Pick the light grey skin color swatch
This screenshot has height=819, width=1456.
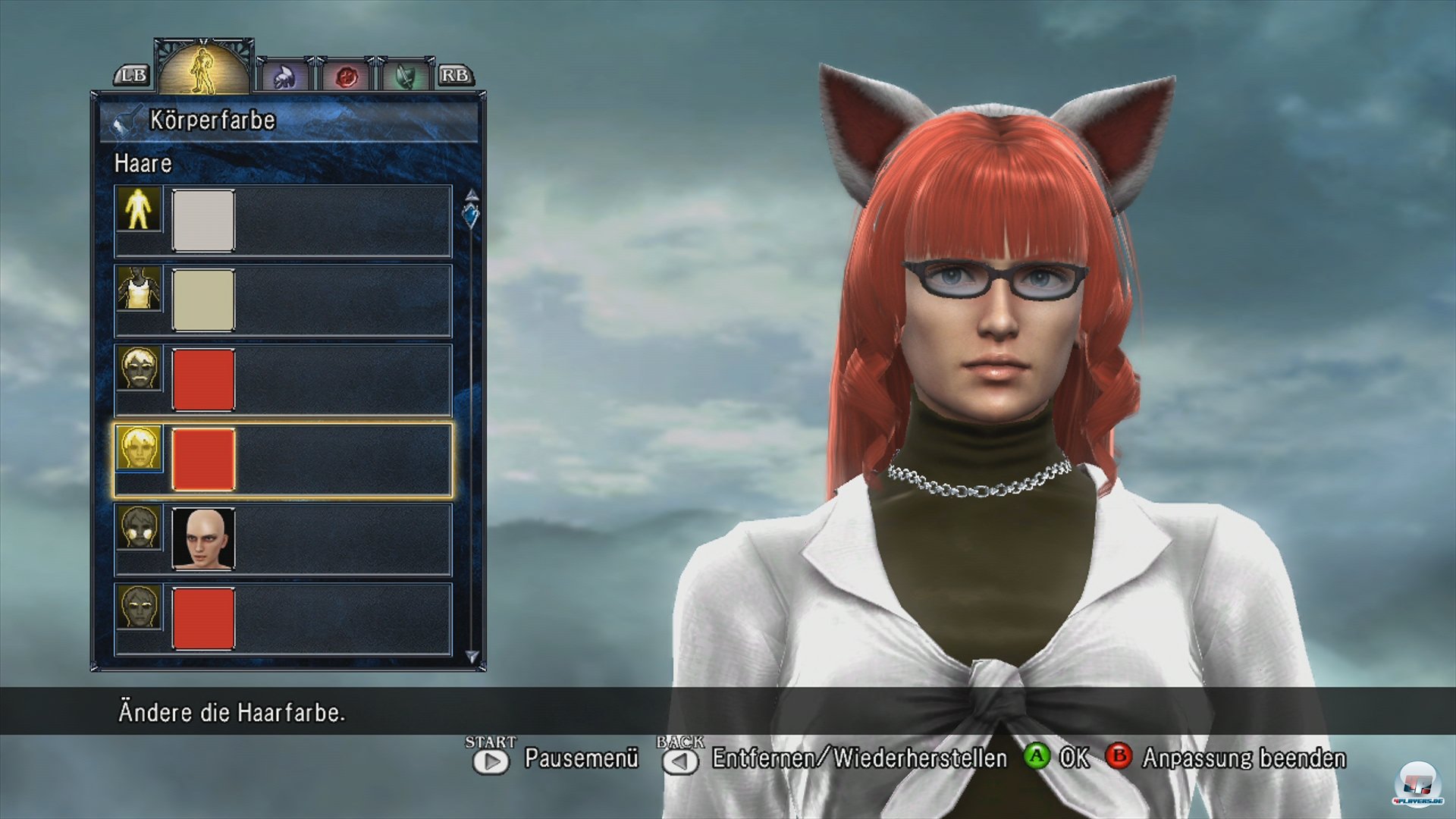203,221
